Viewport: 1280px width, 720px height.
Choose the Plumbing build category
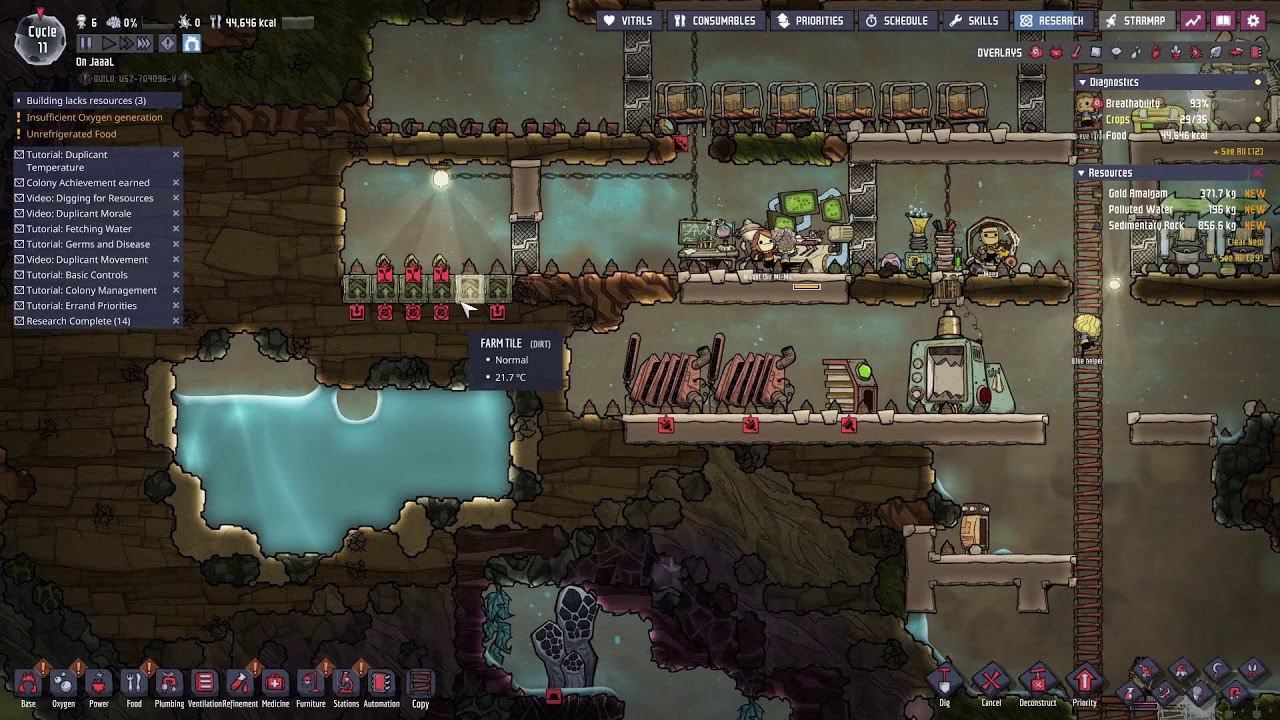click(x=169, y=685)
